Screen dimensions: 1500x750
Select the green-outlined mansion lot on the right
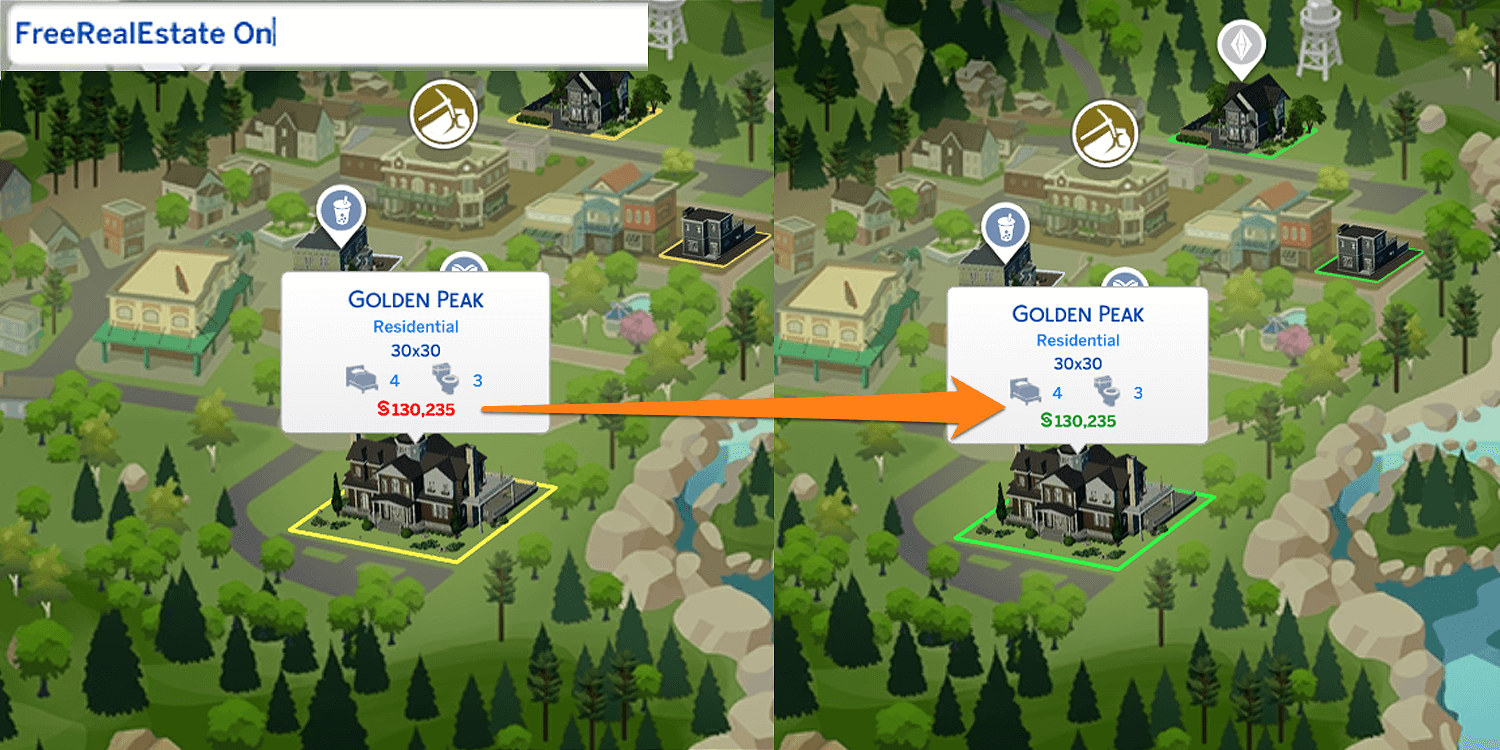(1085, 510)
